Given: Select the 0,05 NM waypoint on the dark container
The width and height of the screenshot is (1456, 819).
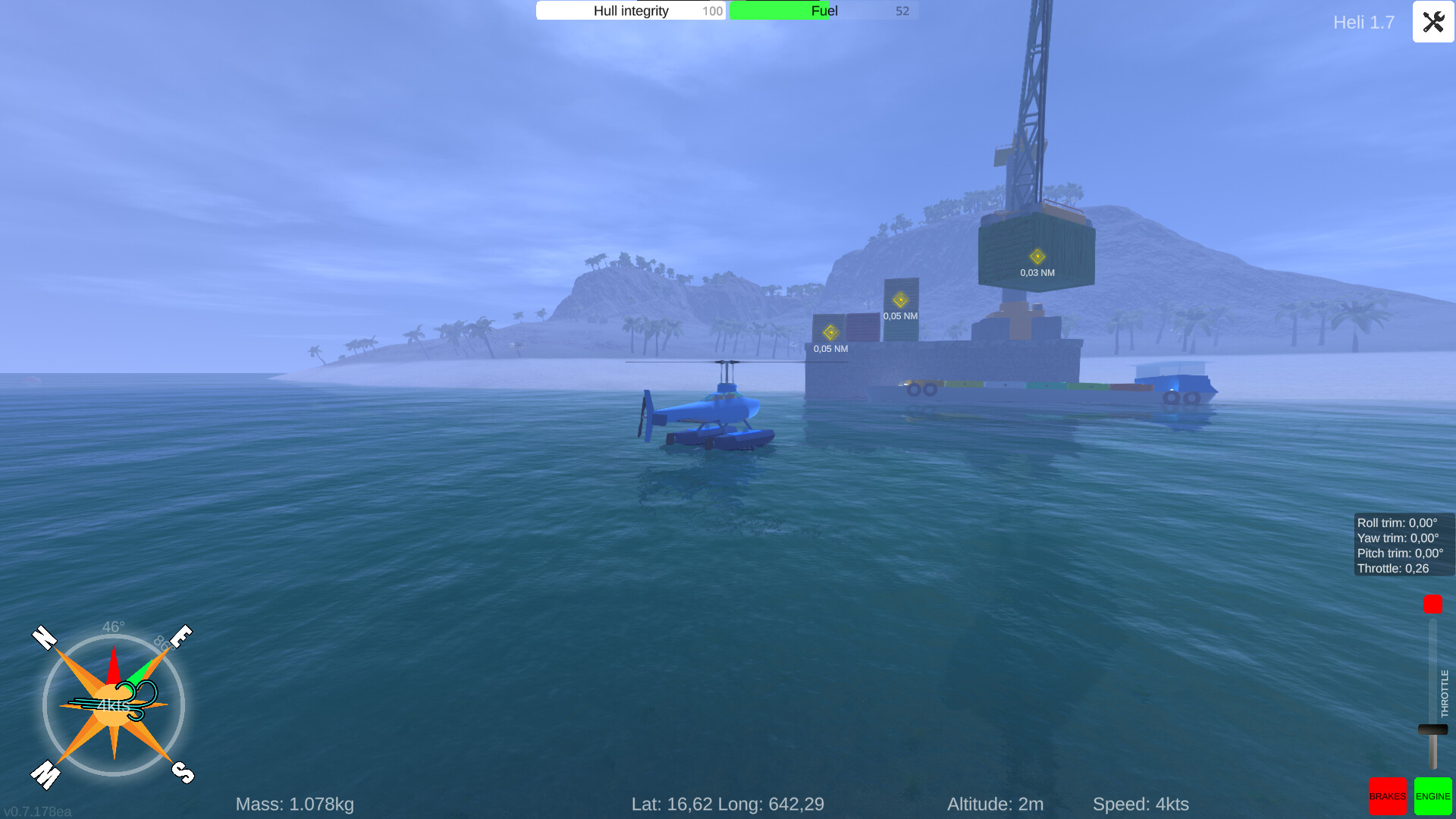Looking at the screenshot, I should coord(900,299).
